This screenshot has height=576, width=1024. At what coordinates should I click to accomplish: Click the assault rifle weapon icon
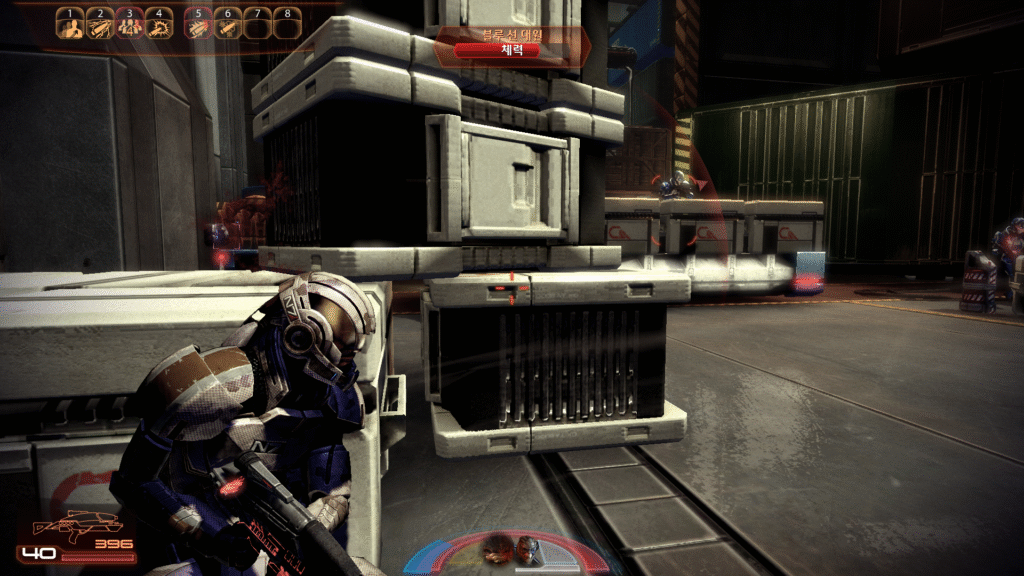(x=76, y=525)
